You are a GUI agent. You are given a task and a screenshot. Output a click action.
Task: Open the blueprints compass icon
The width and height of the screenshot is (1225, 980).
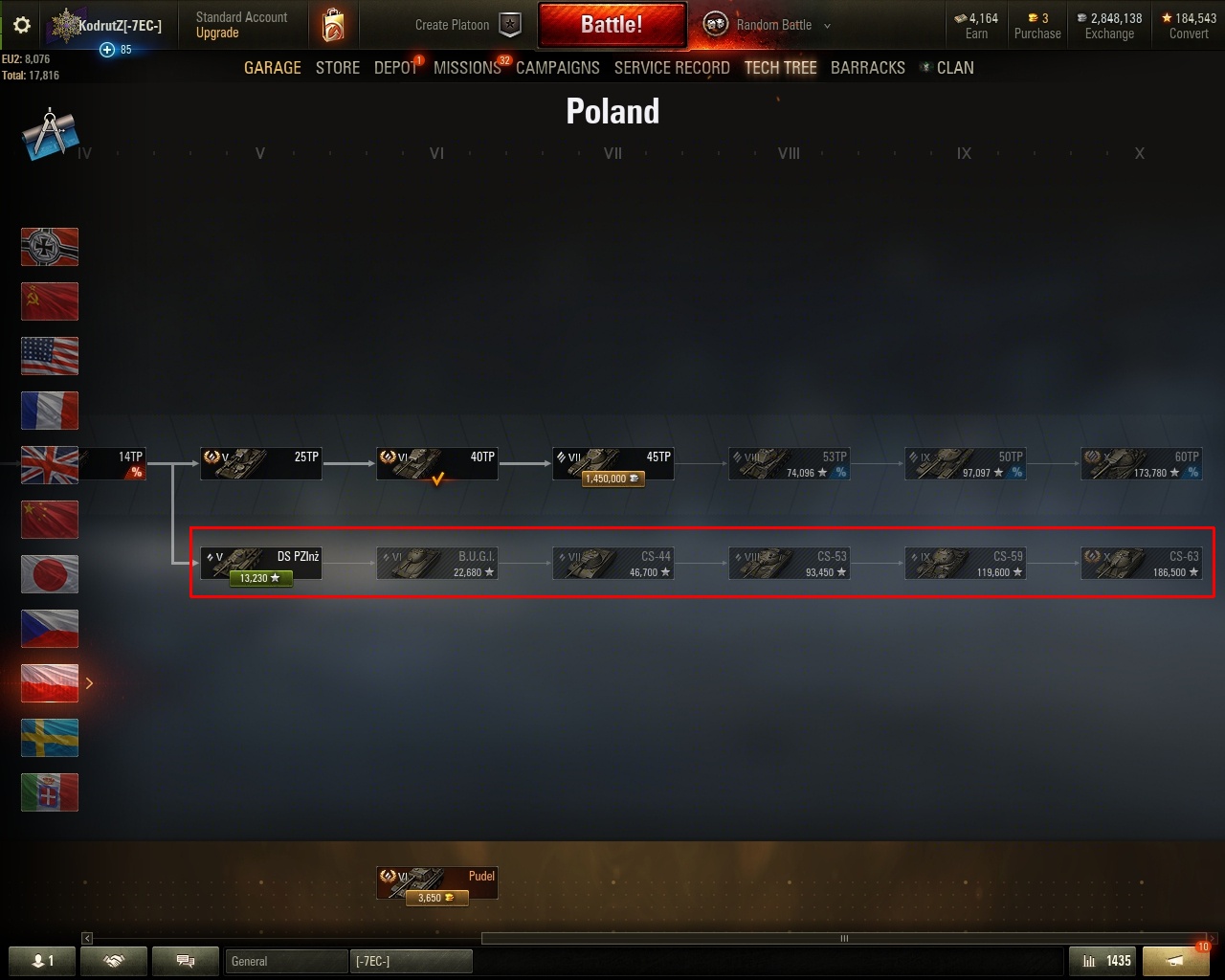tap(49, 135)
